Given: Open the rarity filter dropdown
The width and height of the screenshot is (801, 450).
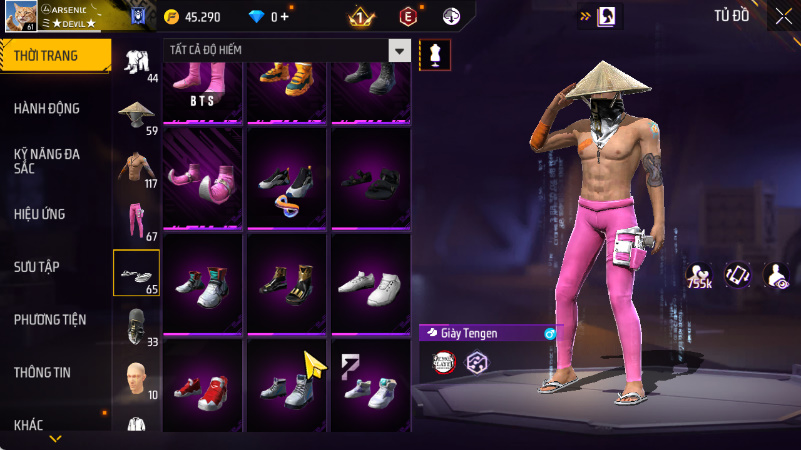Looking at the screenshot, I should point(399,51).
